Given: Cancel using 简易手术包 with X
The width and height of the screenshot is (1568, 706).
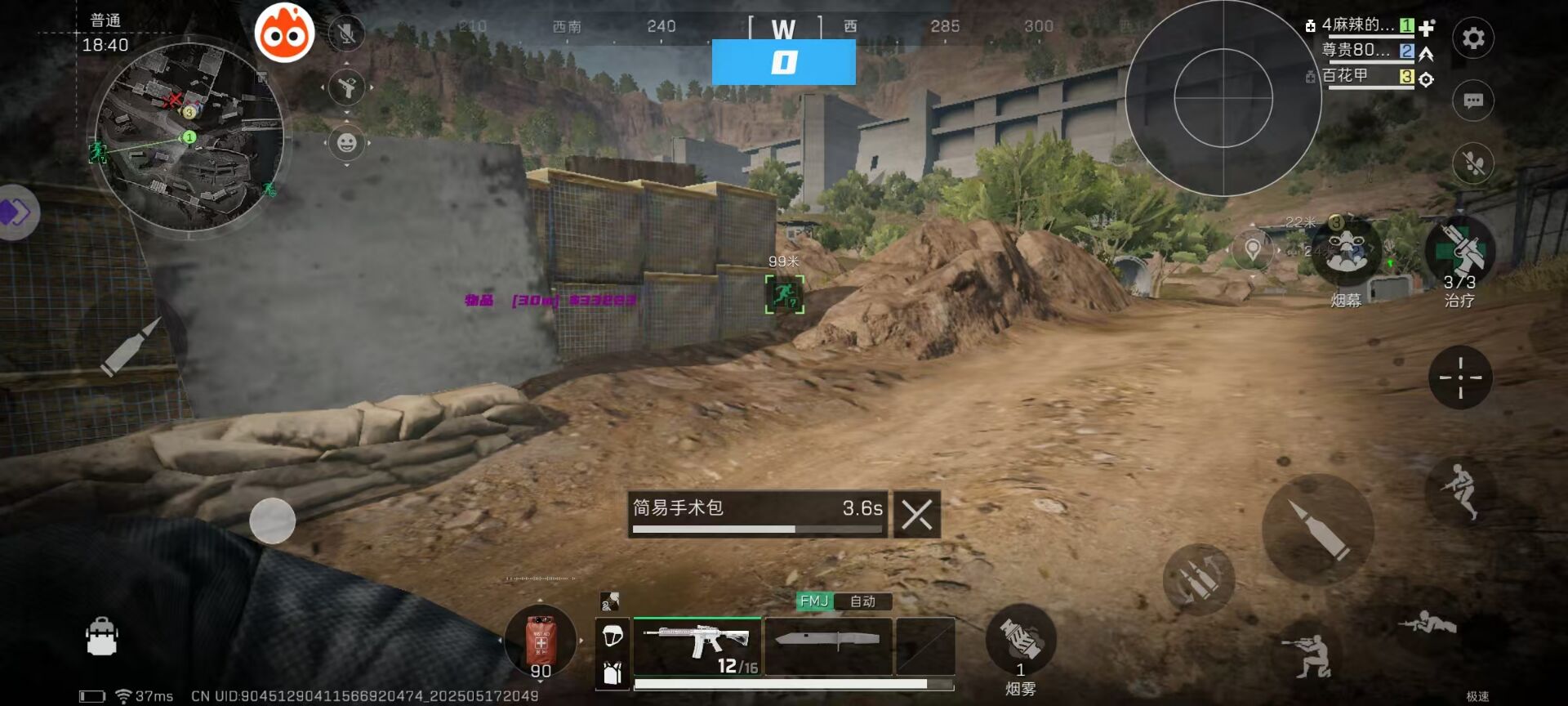Looking at the screenshot, I should (918, 513).
